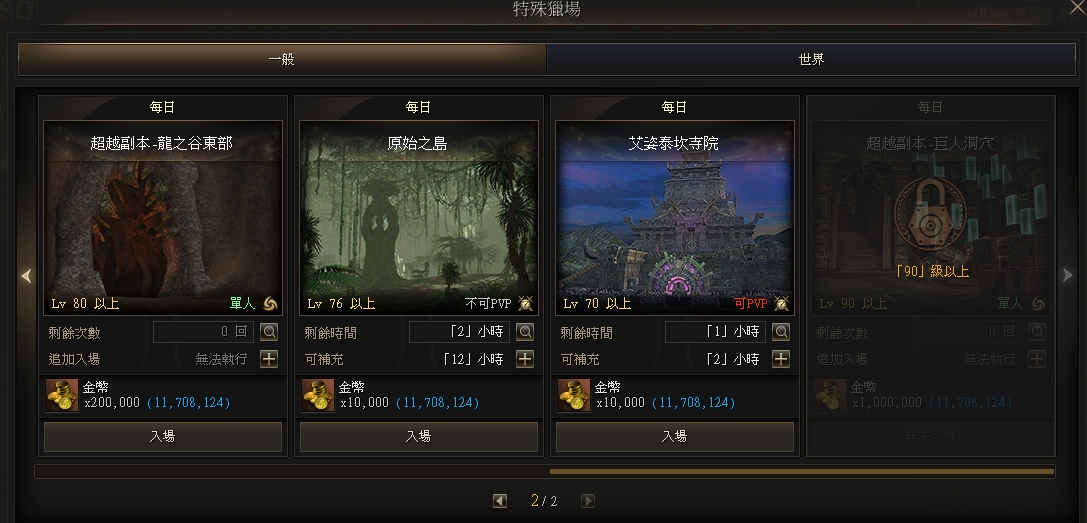Add recharge time for 艾娑泰坎寺院 plus button
The image size is (1087, 523).
coord(781,359)
